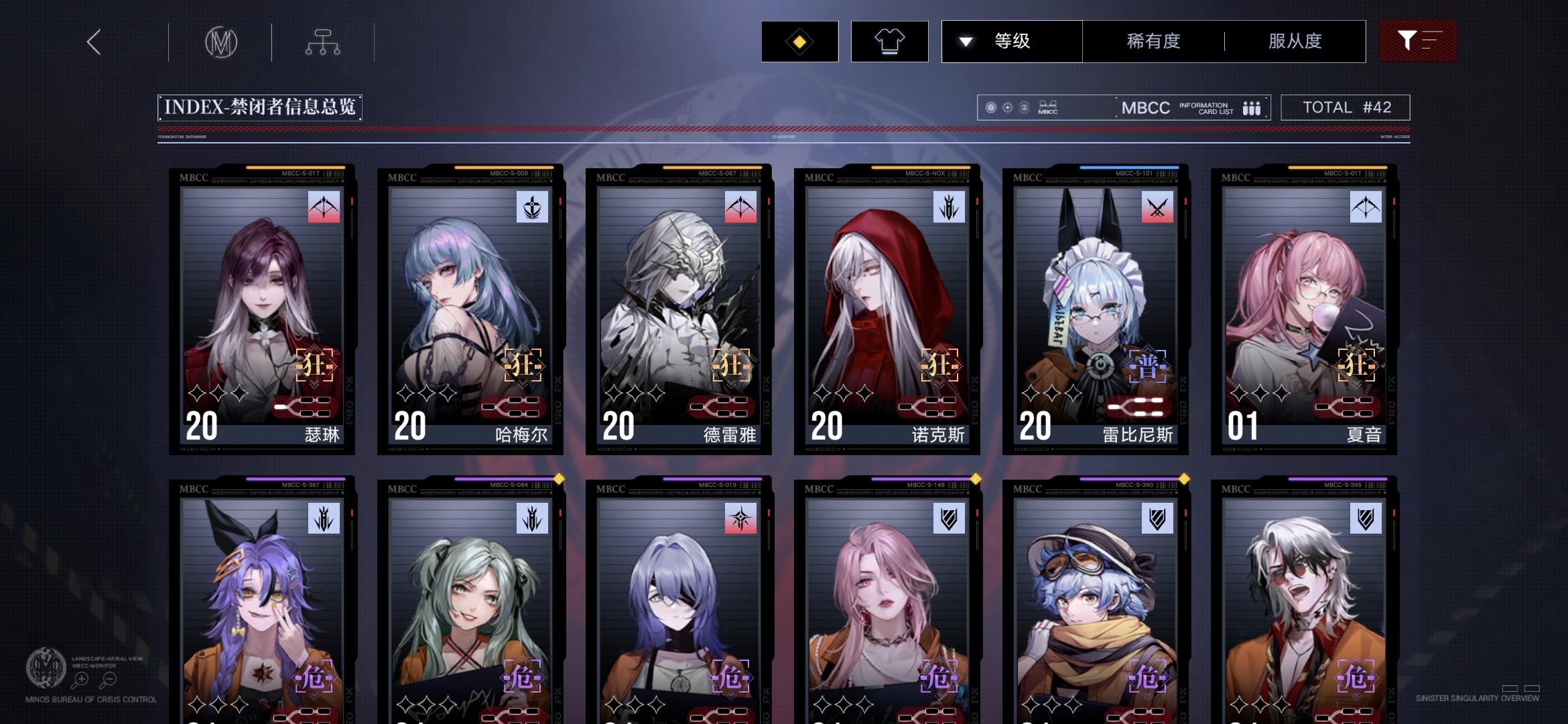1568x724 pixels.
Task: Click the MBCC emblem logo at top left
Action: tap(221, 41)
